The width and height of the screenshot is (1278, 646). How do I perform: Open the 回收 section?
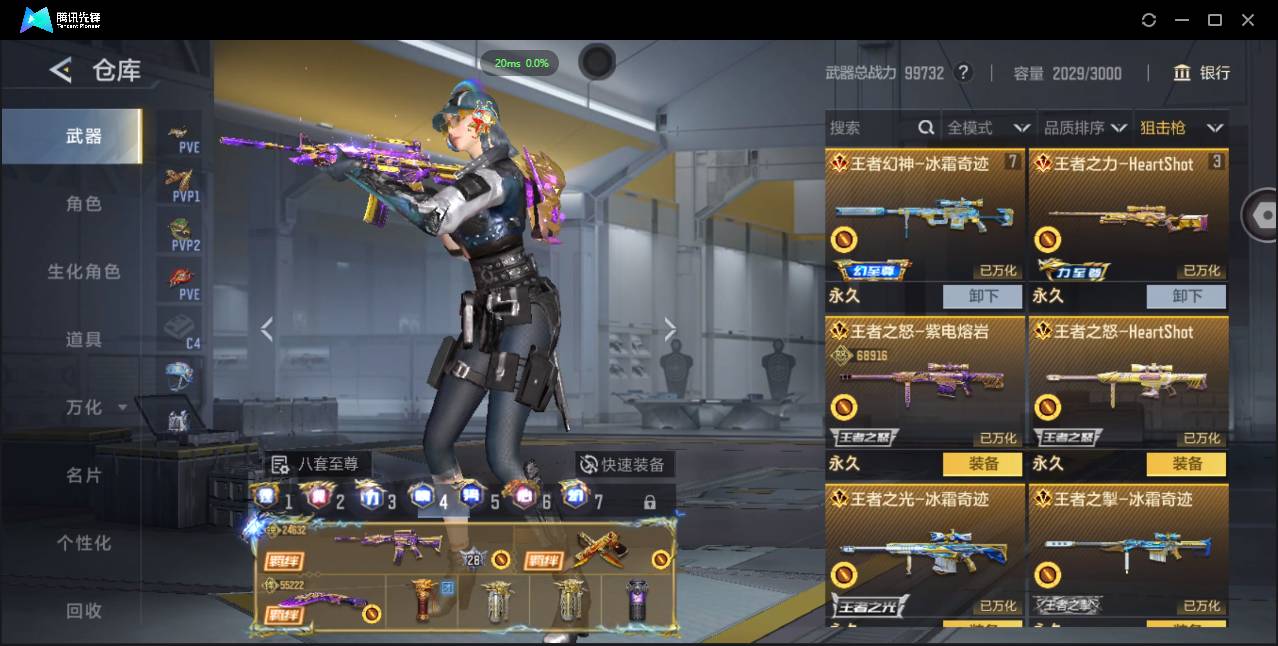point(84,610)
